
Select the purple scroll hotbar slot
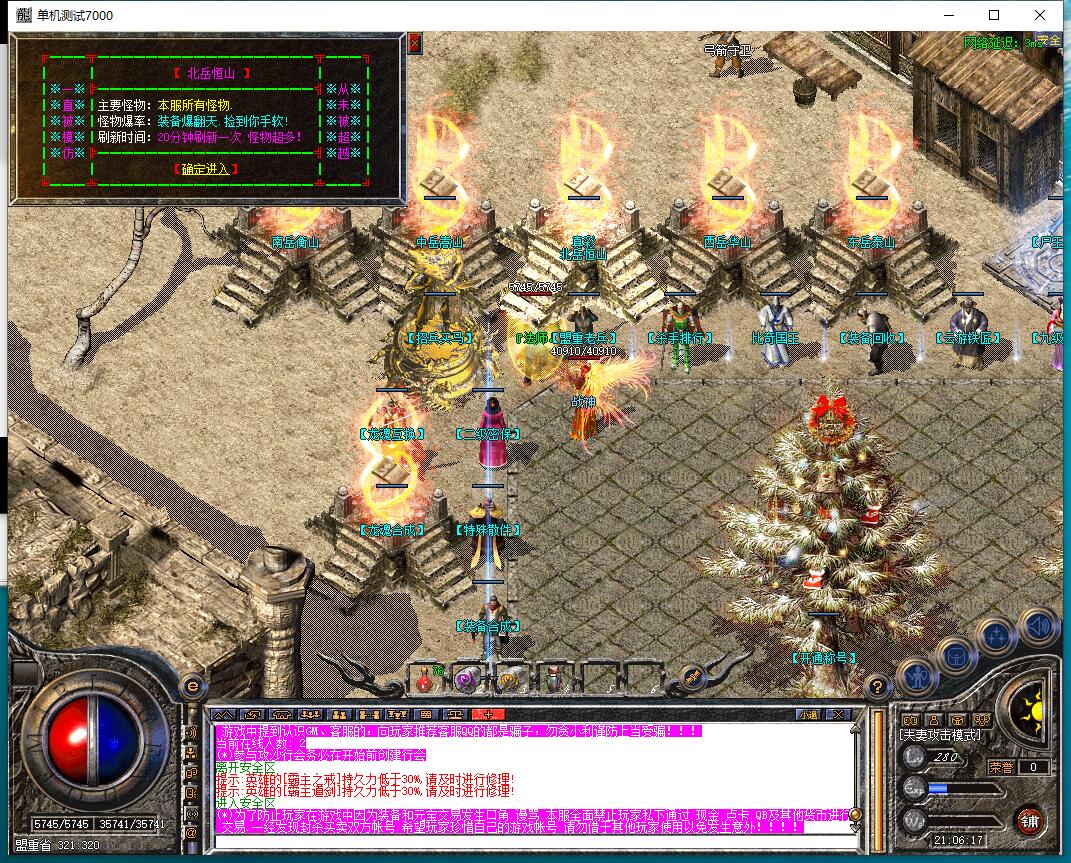[x=466, y=679]
